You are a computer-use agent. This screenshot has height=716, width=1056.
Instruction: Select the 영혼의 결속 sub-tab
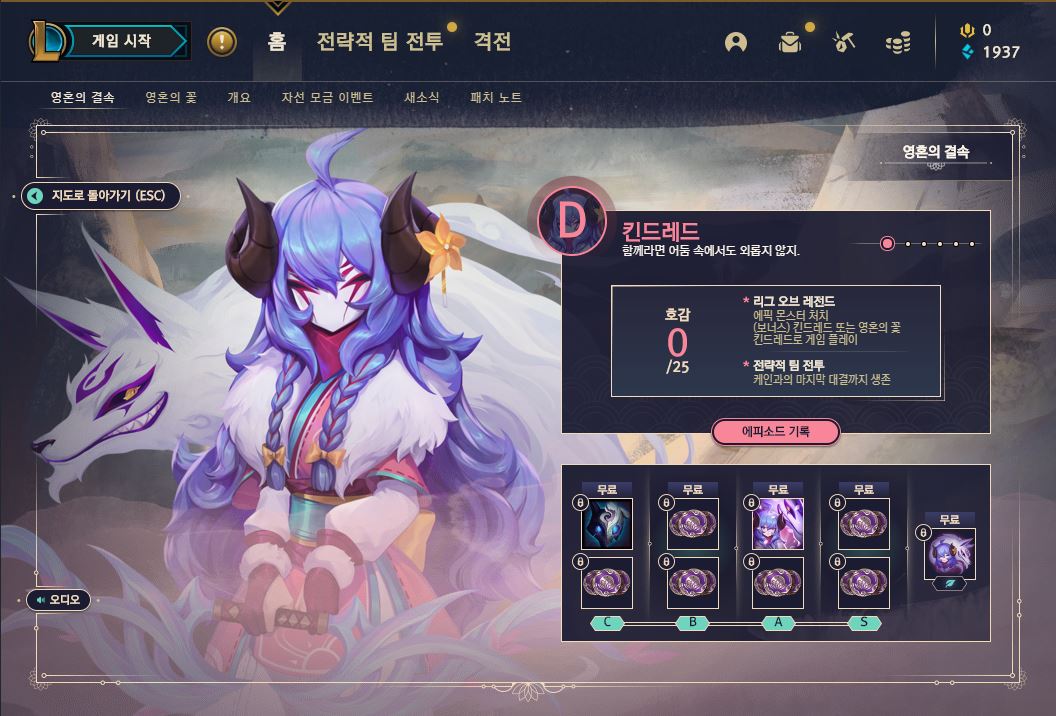tap(83, 97)
